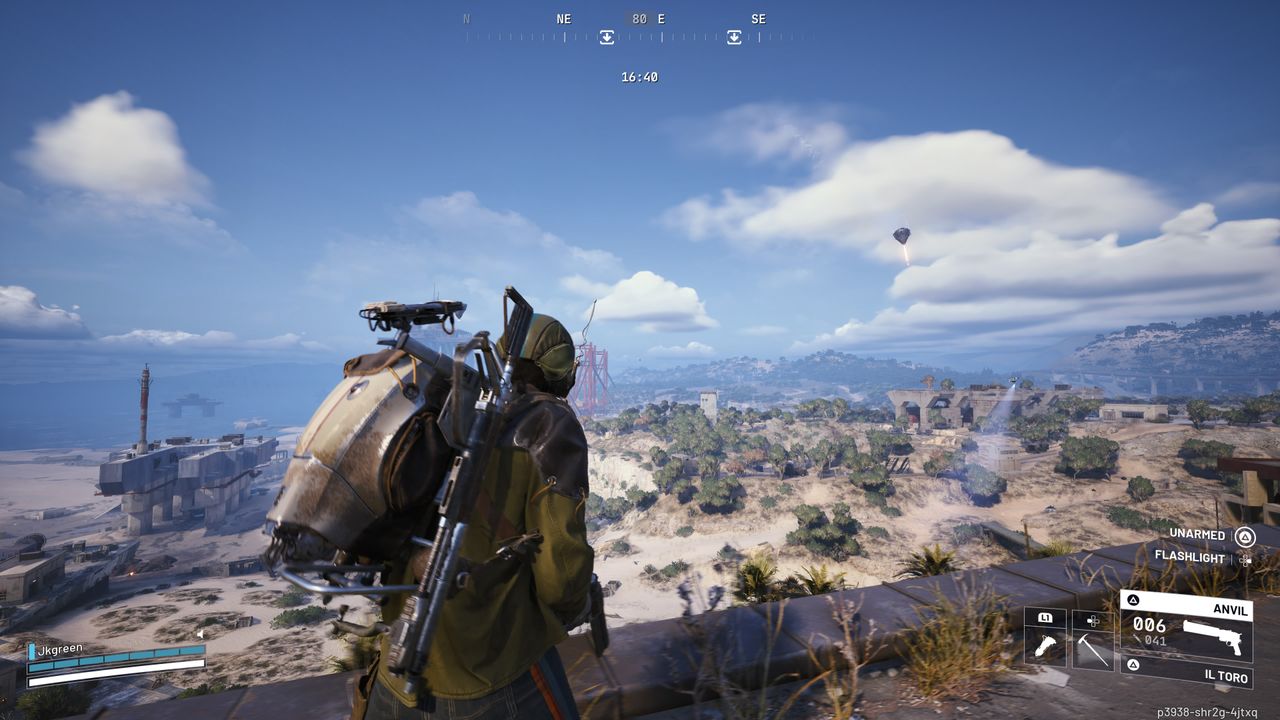Select the ice axe tool icon
Image resolution: width=1280 pixels, height=720 pixels.
click(1093, 650)
